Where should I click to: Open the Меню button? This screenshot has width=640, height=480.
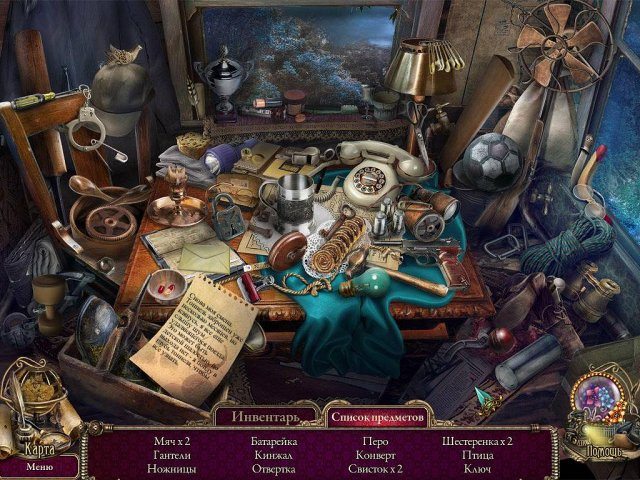(x=40, y=466)
